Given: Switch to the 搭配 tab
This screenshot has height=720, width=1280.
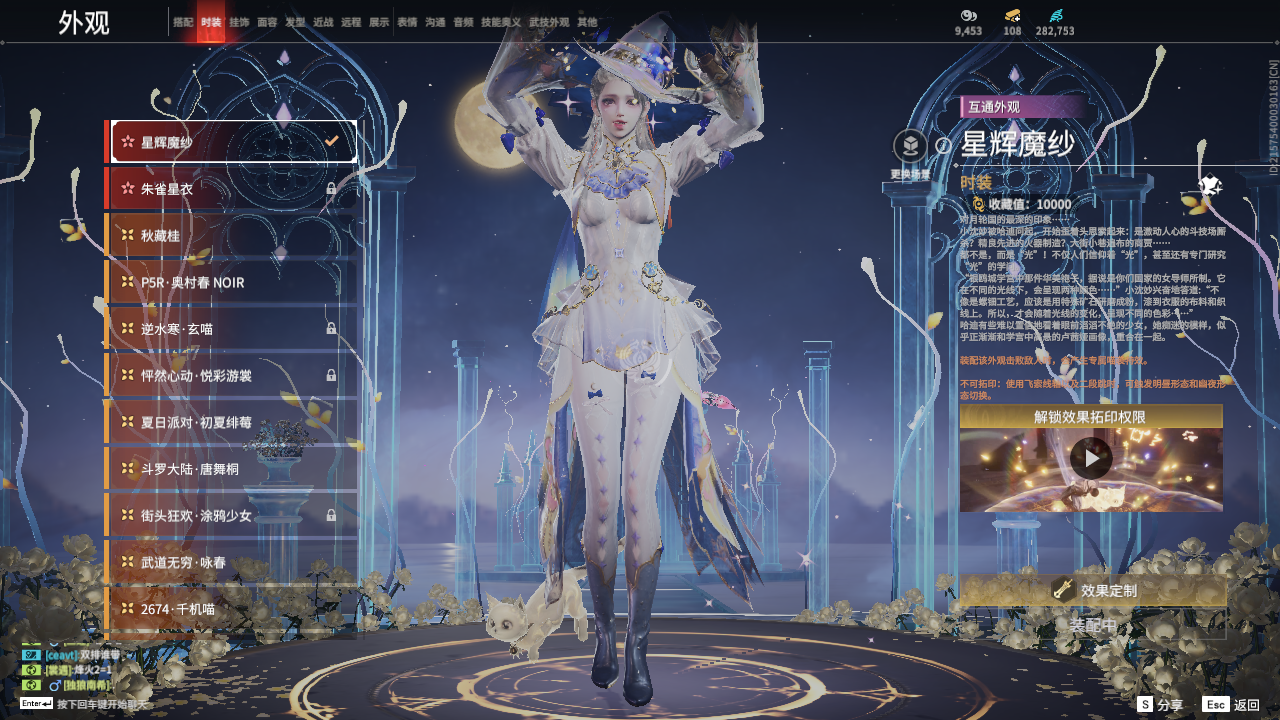Looking at the screenshot, I should (183, 22).
